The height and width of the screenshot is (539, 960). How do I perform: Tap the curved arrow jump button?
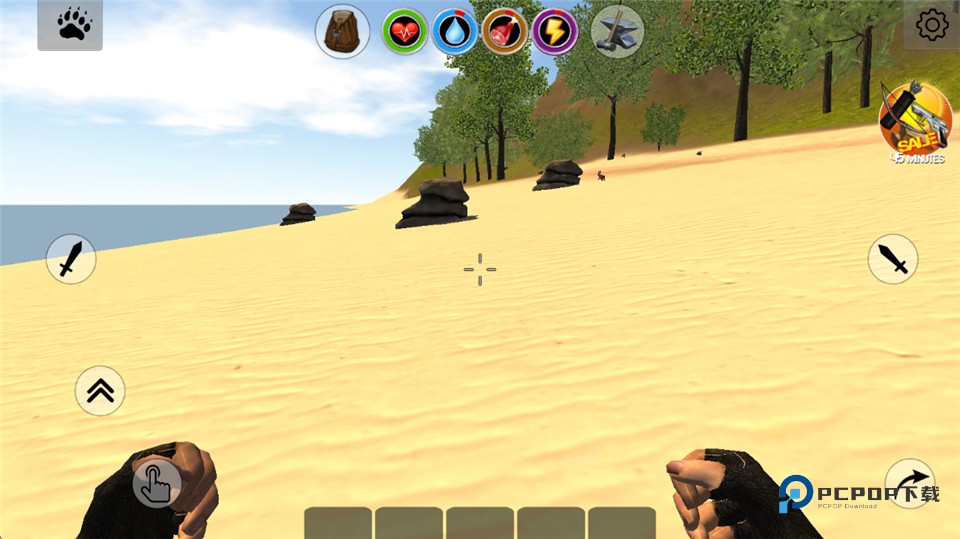(910, 483)
